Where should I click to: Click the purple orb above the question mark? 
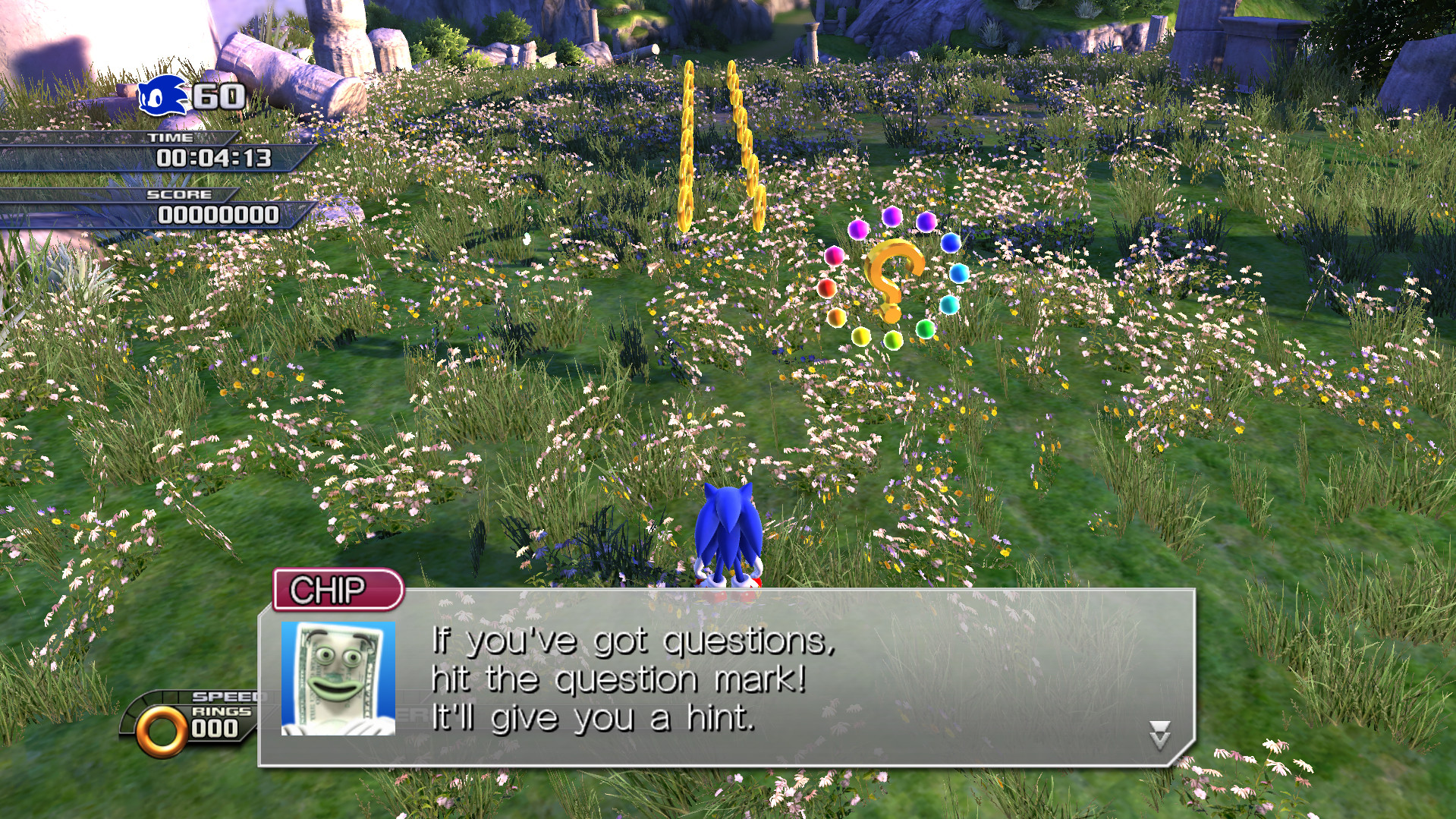coord(893,216)
